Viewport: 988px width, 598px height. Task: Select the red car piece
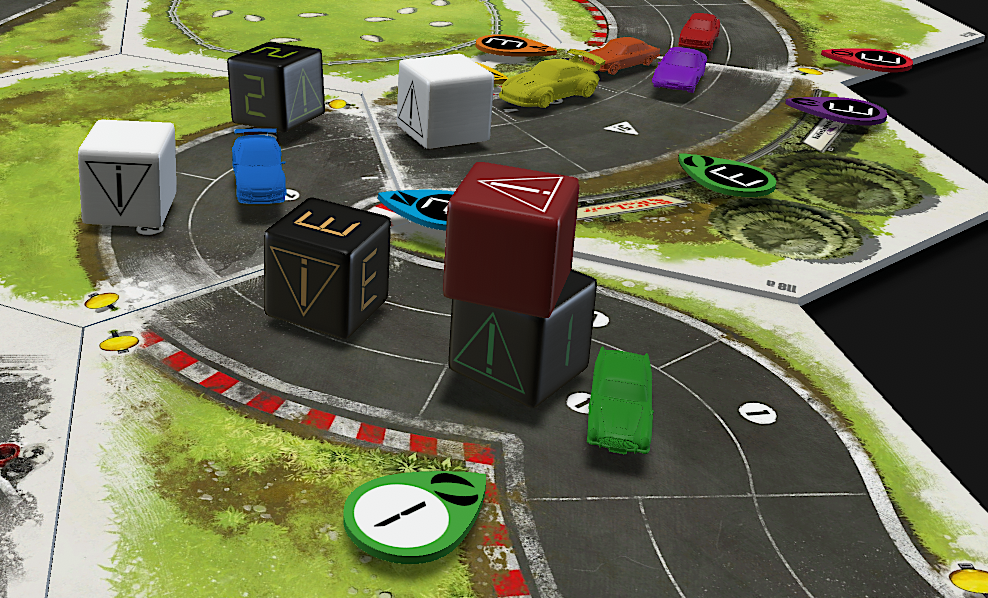click(699, 30)
